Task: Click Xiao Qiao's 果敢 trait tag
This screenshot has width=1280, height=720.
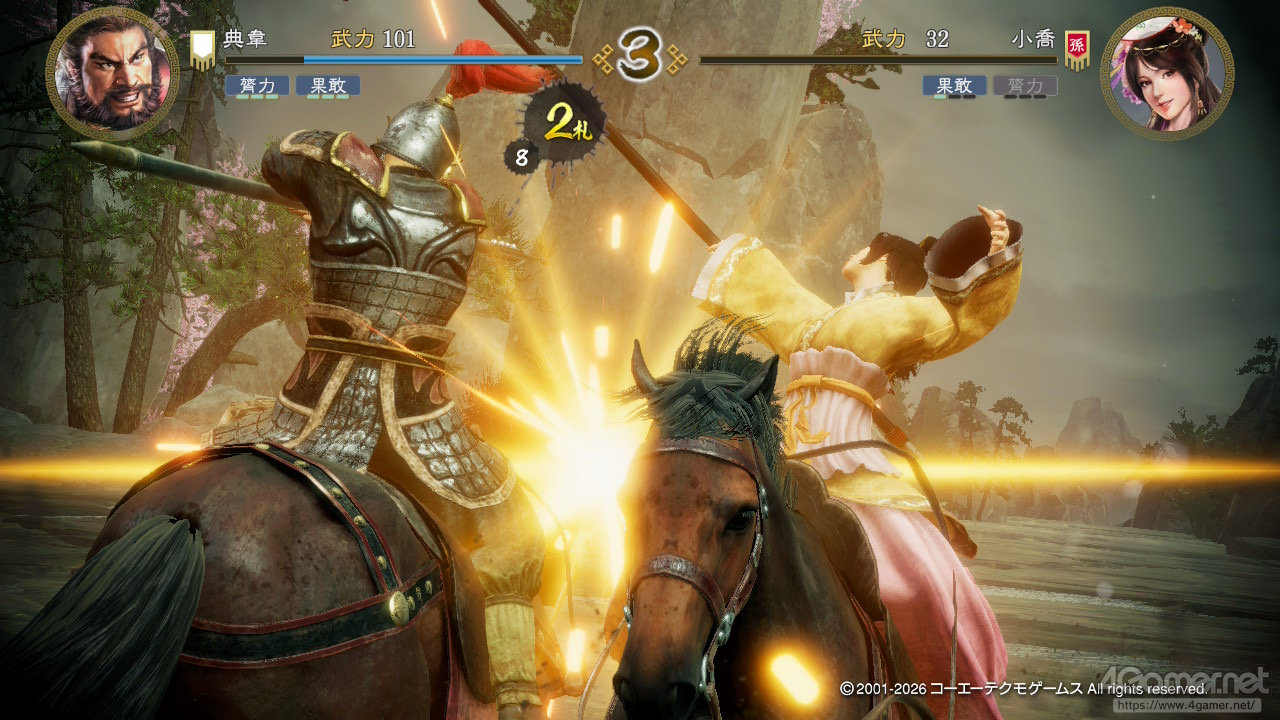Action: [954, 86]
